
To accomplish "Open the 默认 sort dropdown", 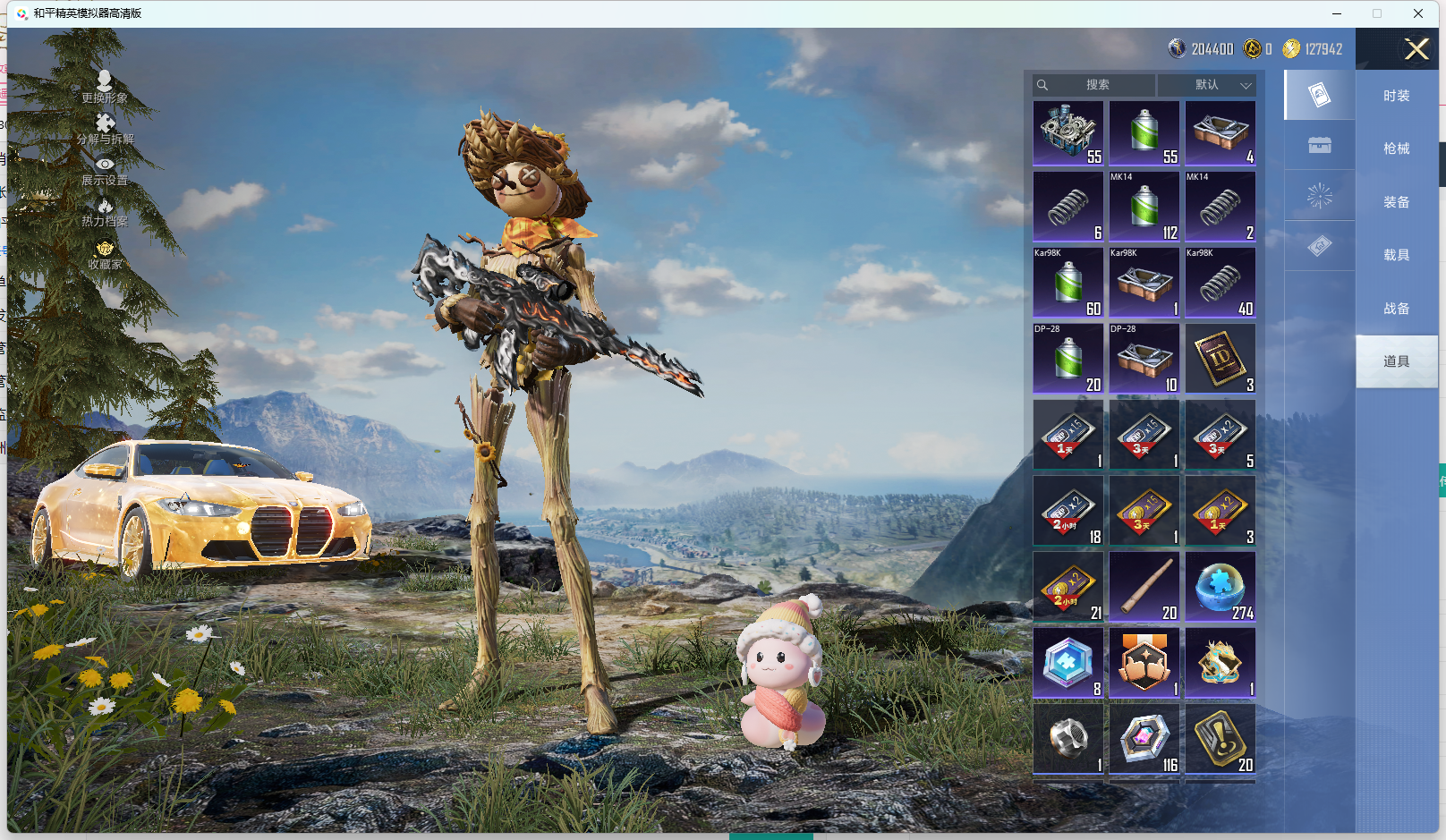I will 1206,85.
